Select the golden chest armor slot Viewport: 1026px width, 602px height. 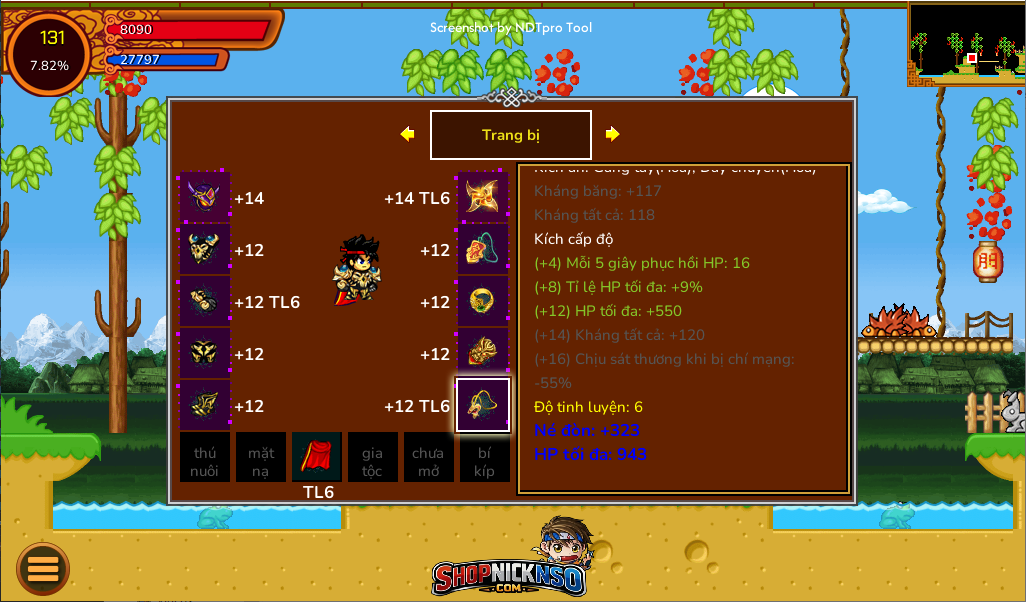(205, 250)
